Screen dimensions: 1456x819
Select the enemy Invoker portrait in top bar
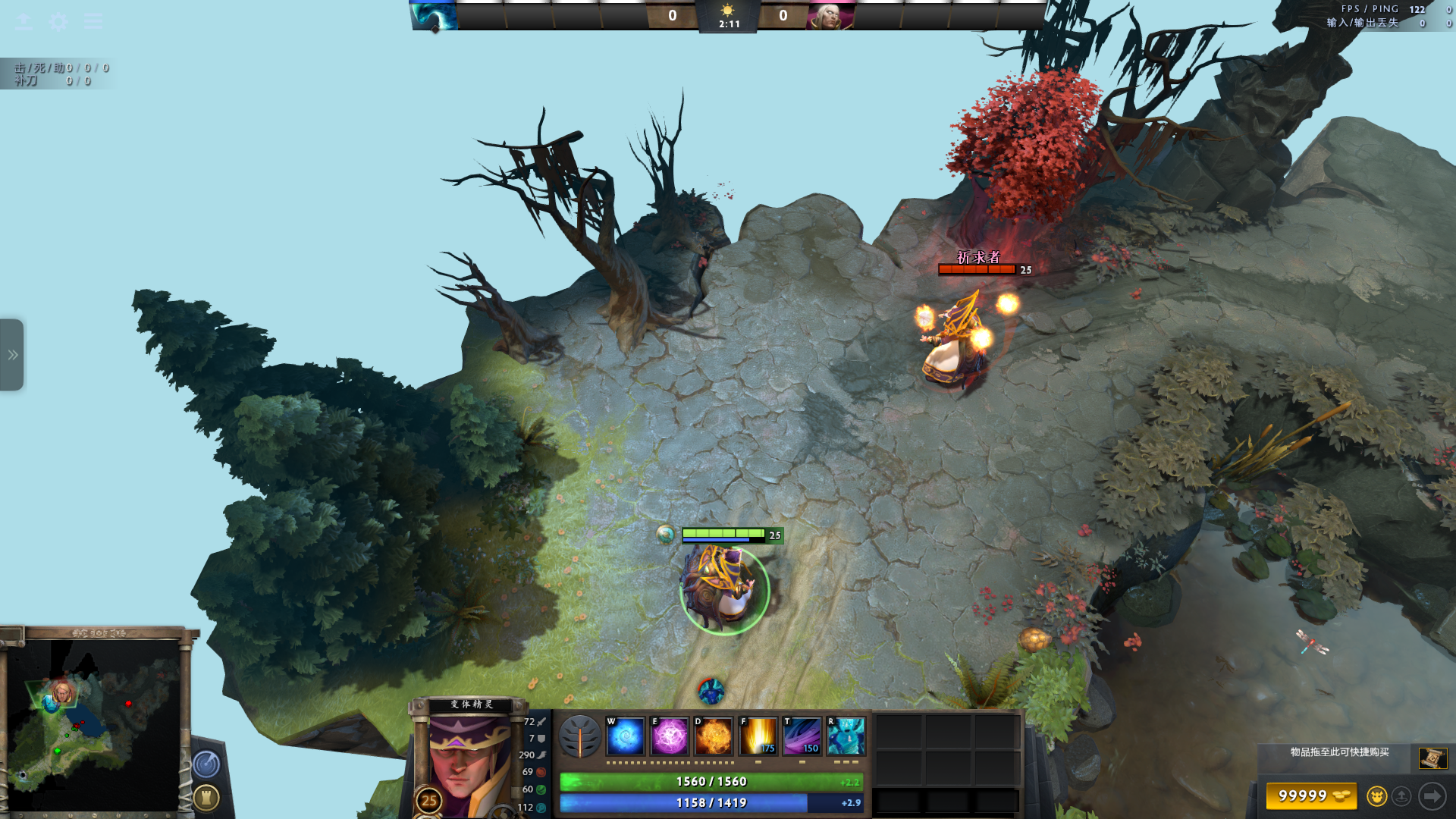click(x=830, y=15)
